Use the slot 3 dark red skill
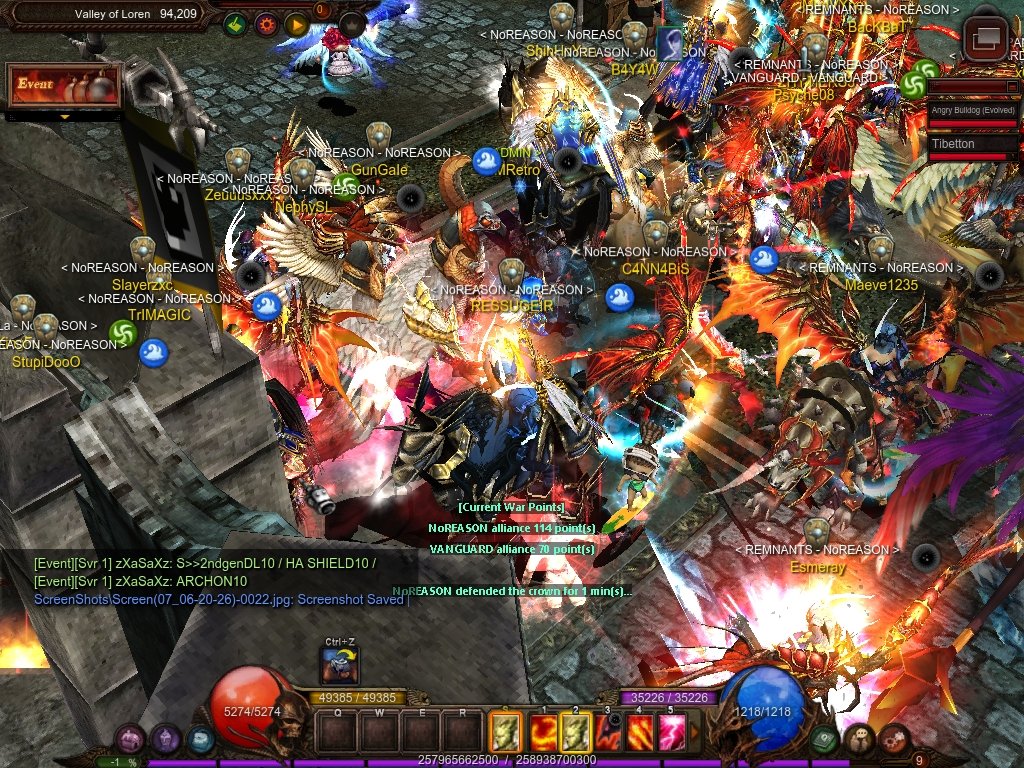Image resolution: width=1024 pixels, height=768 pixels. coord(608,732)
